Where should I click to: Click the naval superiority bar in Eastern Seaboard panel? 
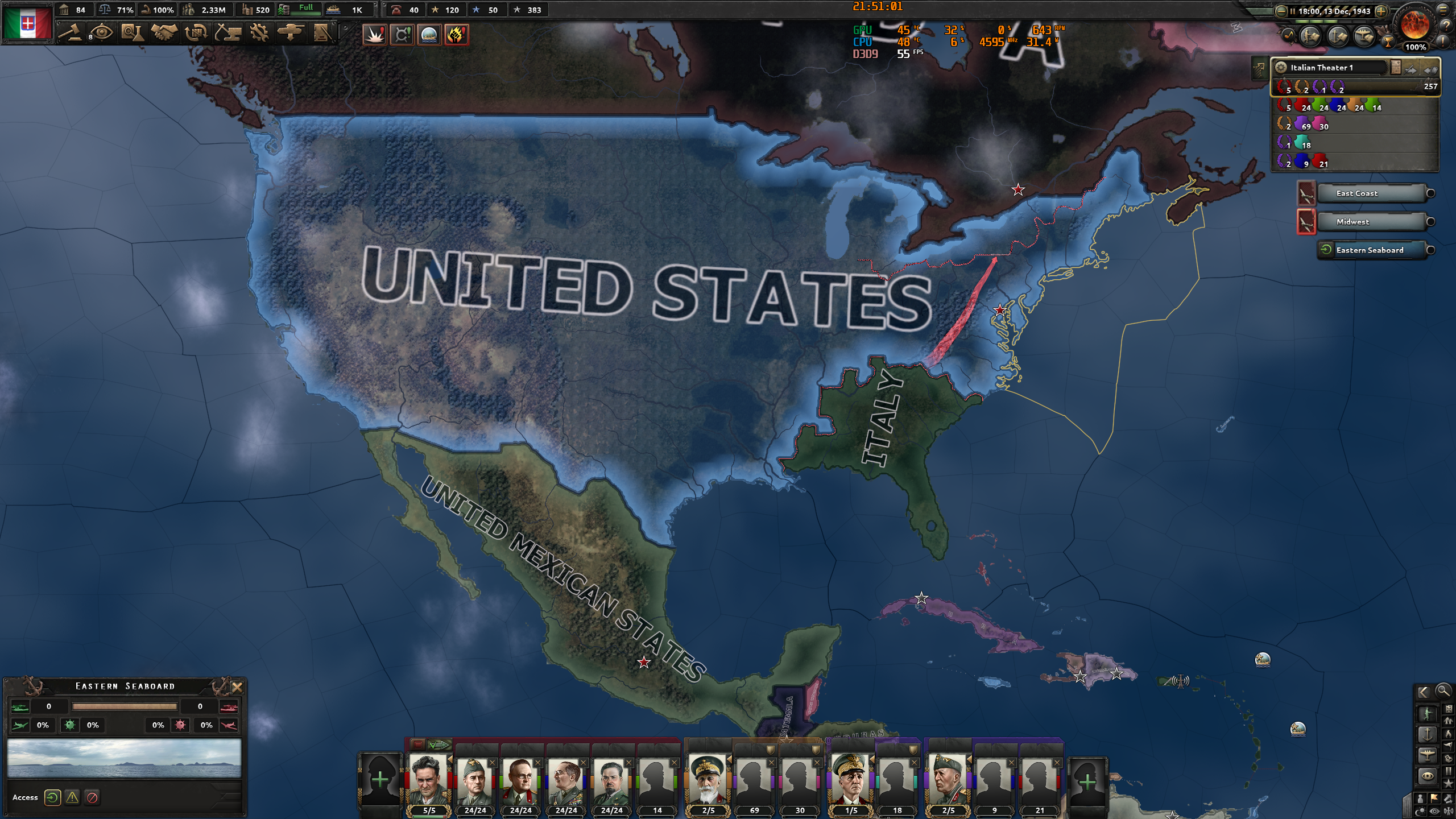click(125, 707)
